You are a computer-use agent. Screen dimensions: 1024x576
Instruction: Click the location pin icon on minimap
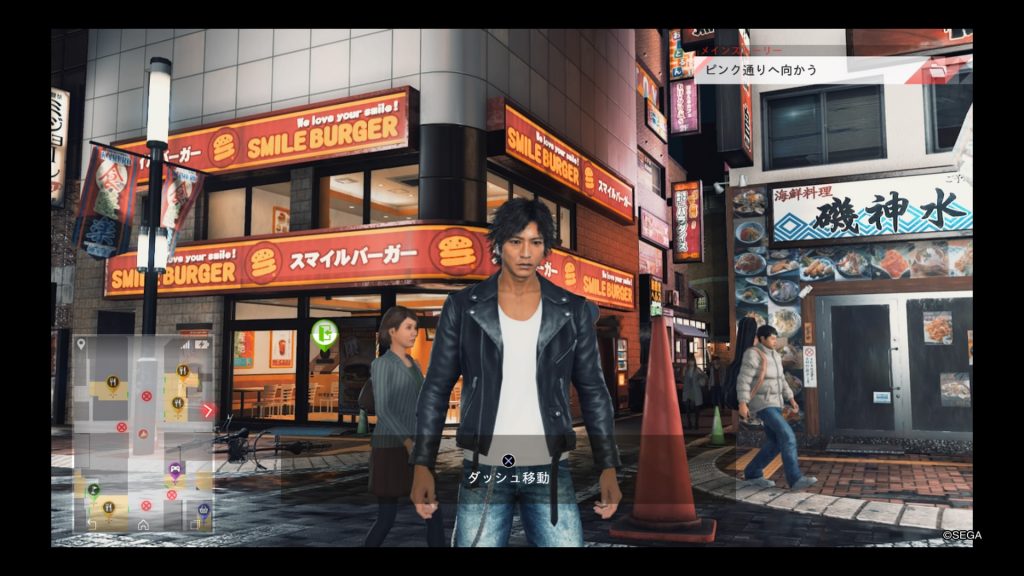pos(82,344)
